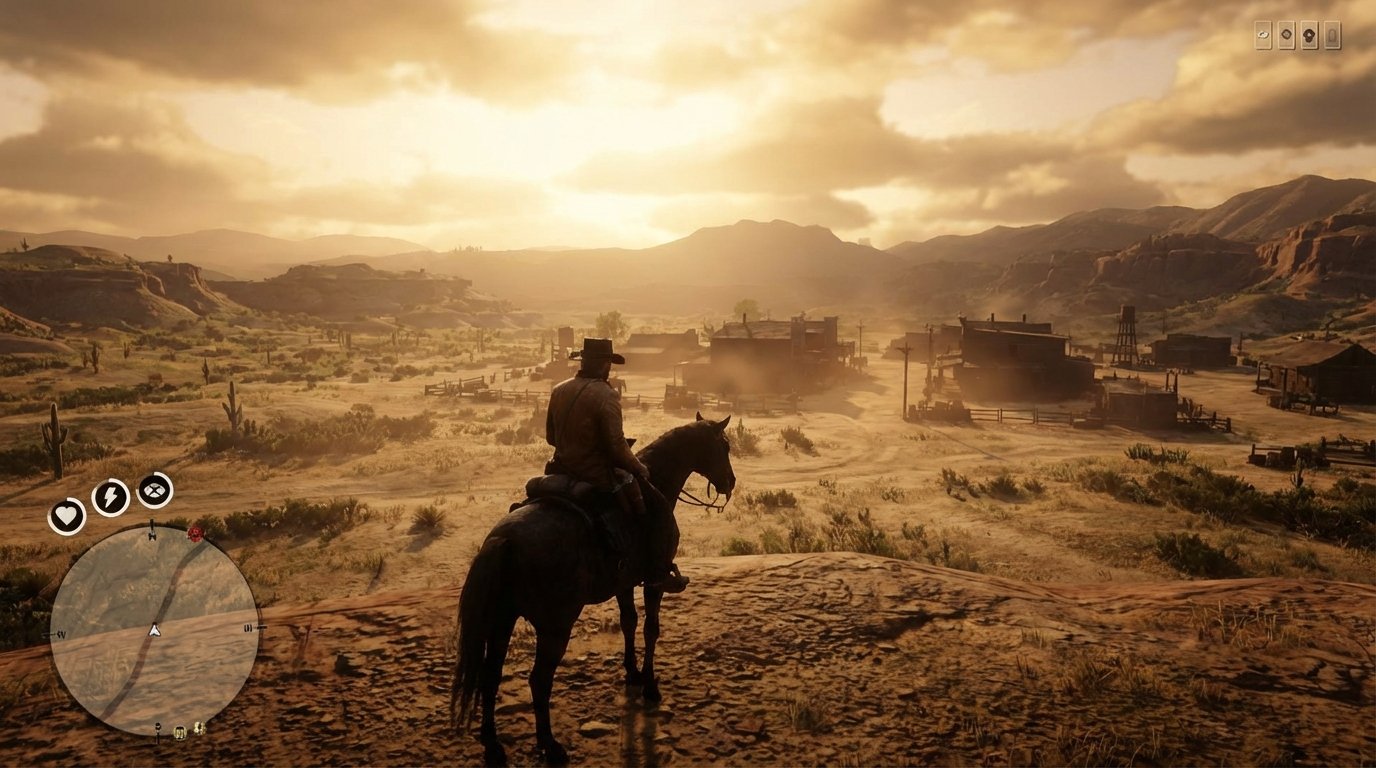Click the leftmost item card in top-right HUD
This screenshot has width=1376, height=768.
(x=1264, y=34)
